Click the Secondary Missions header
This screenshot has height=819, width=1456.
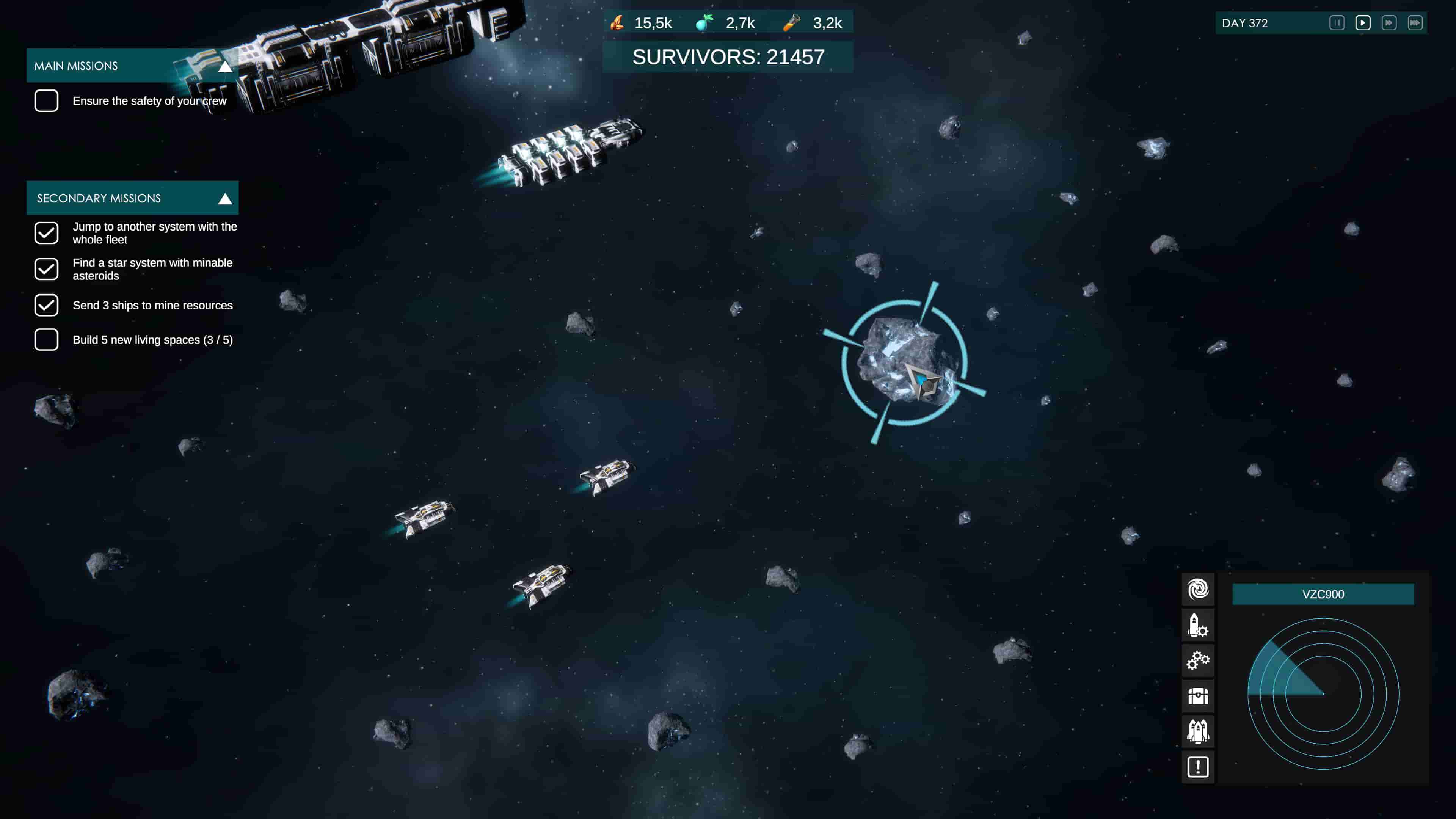[x=99, y=198]
